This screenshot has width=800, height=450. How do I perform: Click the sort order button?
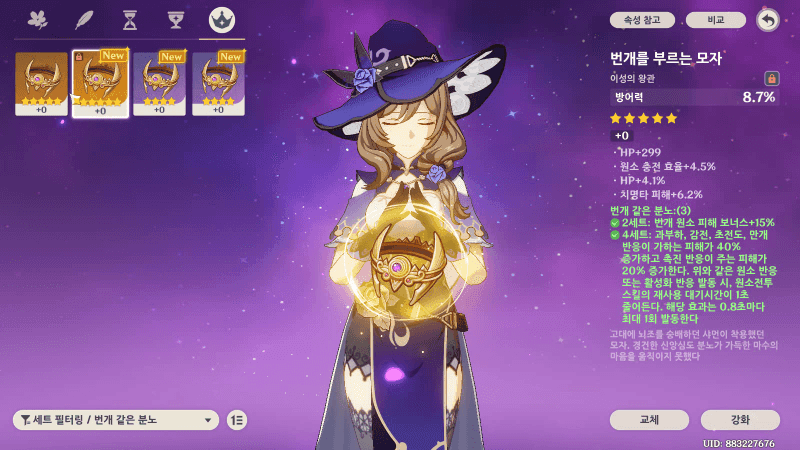tap(237, 420)
